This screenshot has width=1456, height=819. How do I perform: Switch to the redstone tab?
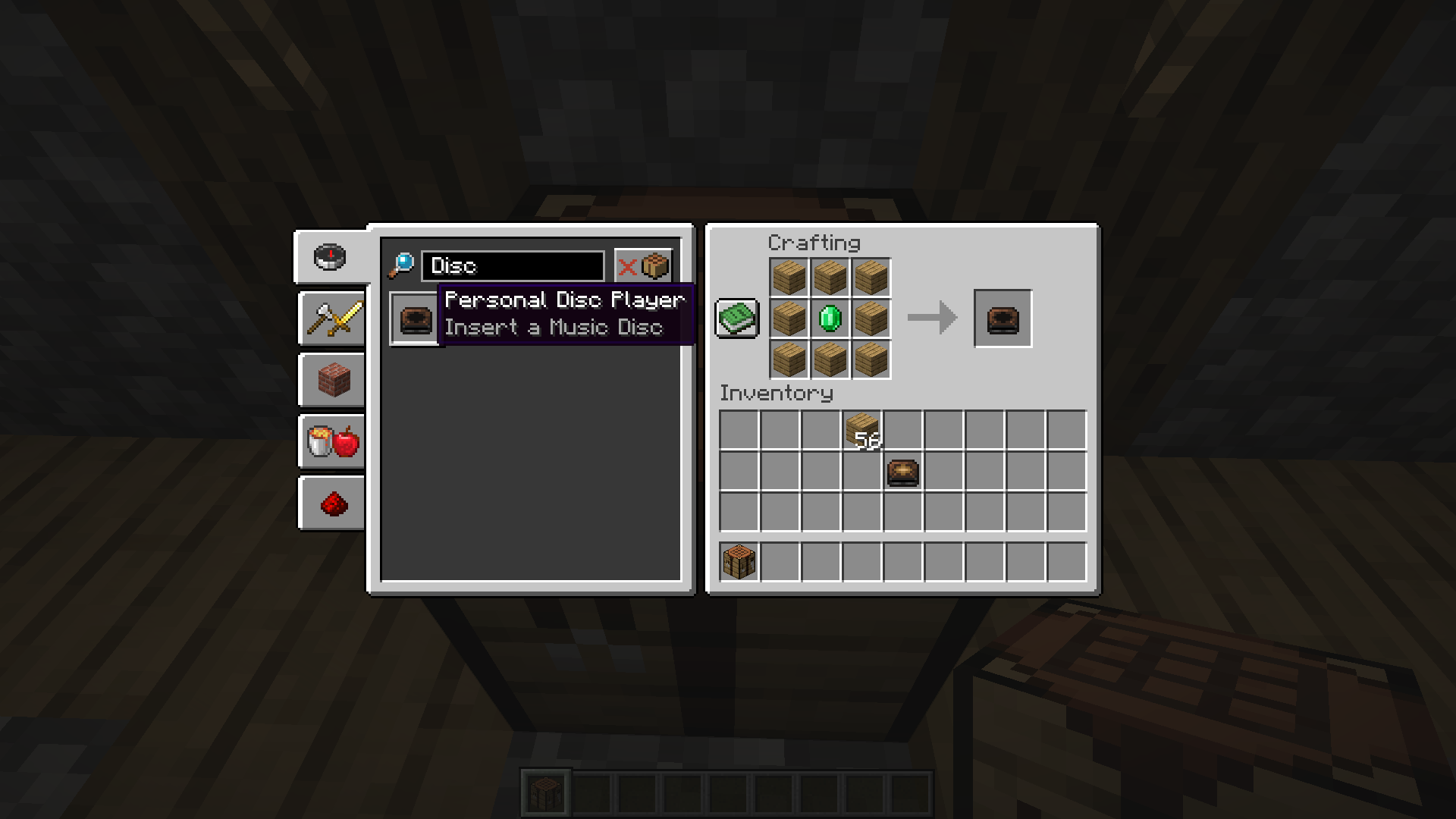333,503
